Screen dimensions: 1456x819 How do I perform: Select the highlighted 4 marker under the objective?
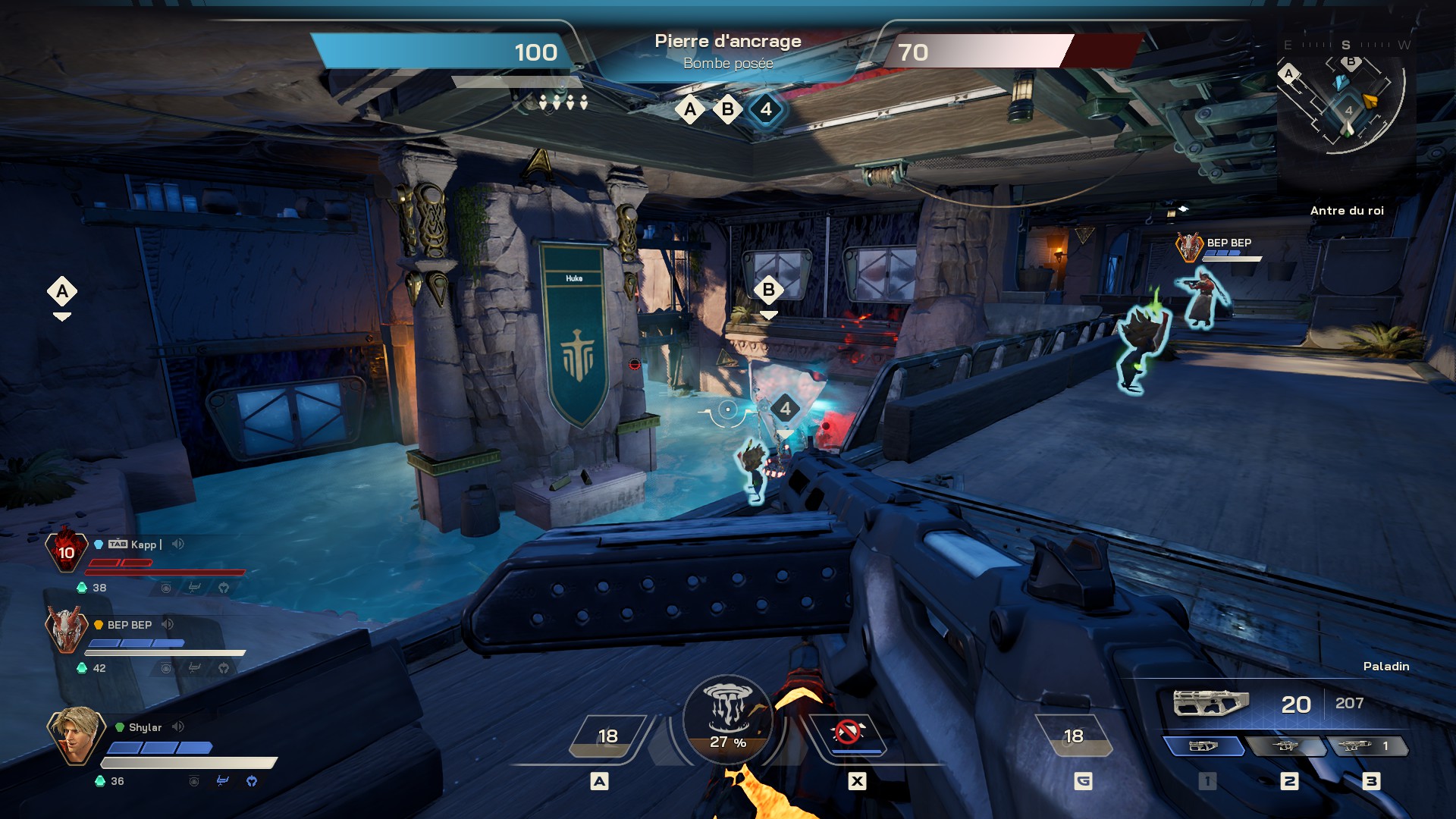767,110
